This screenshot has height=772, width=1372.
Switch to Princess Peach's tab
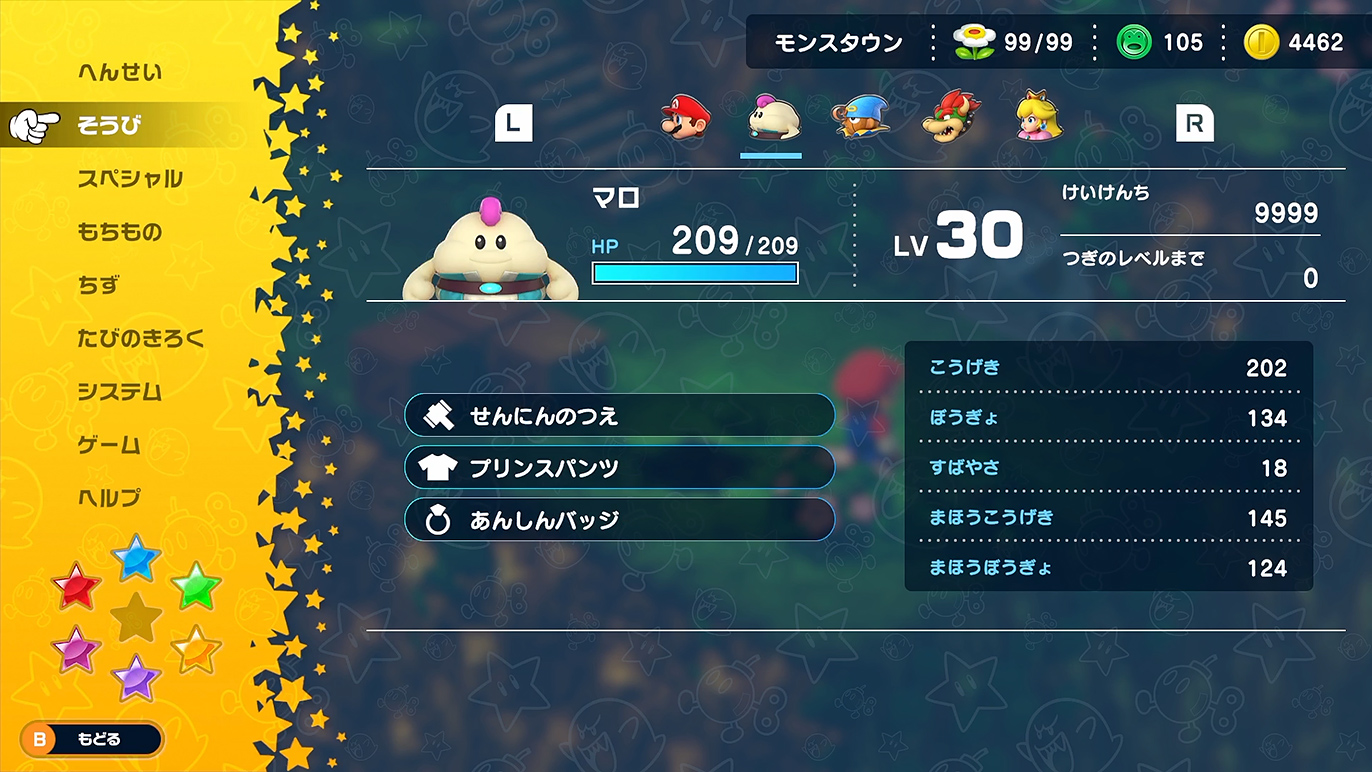1038,118
